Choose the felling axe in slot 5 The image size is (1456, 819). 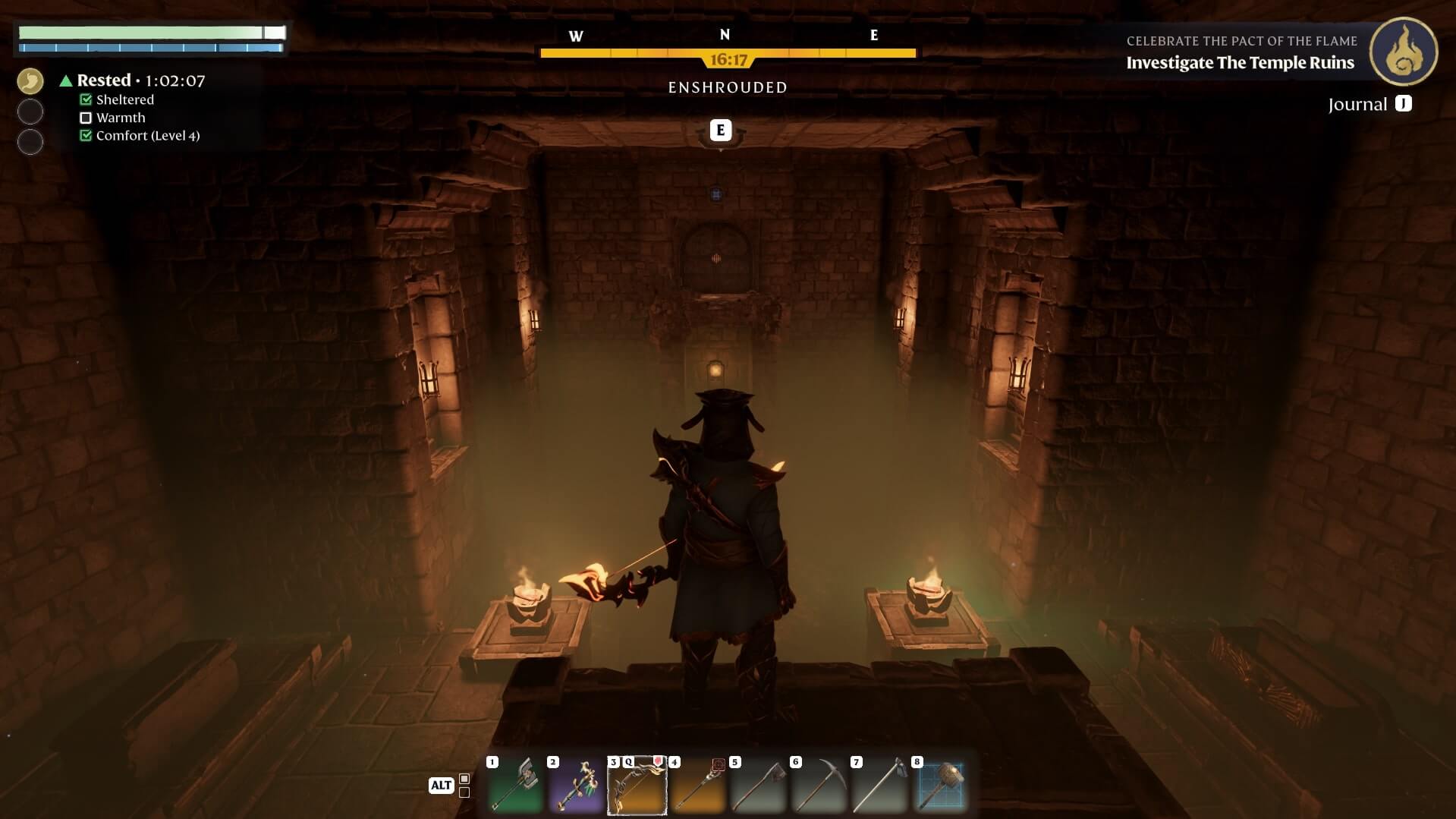pos(759,786)
